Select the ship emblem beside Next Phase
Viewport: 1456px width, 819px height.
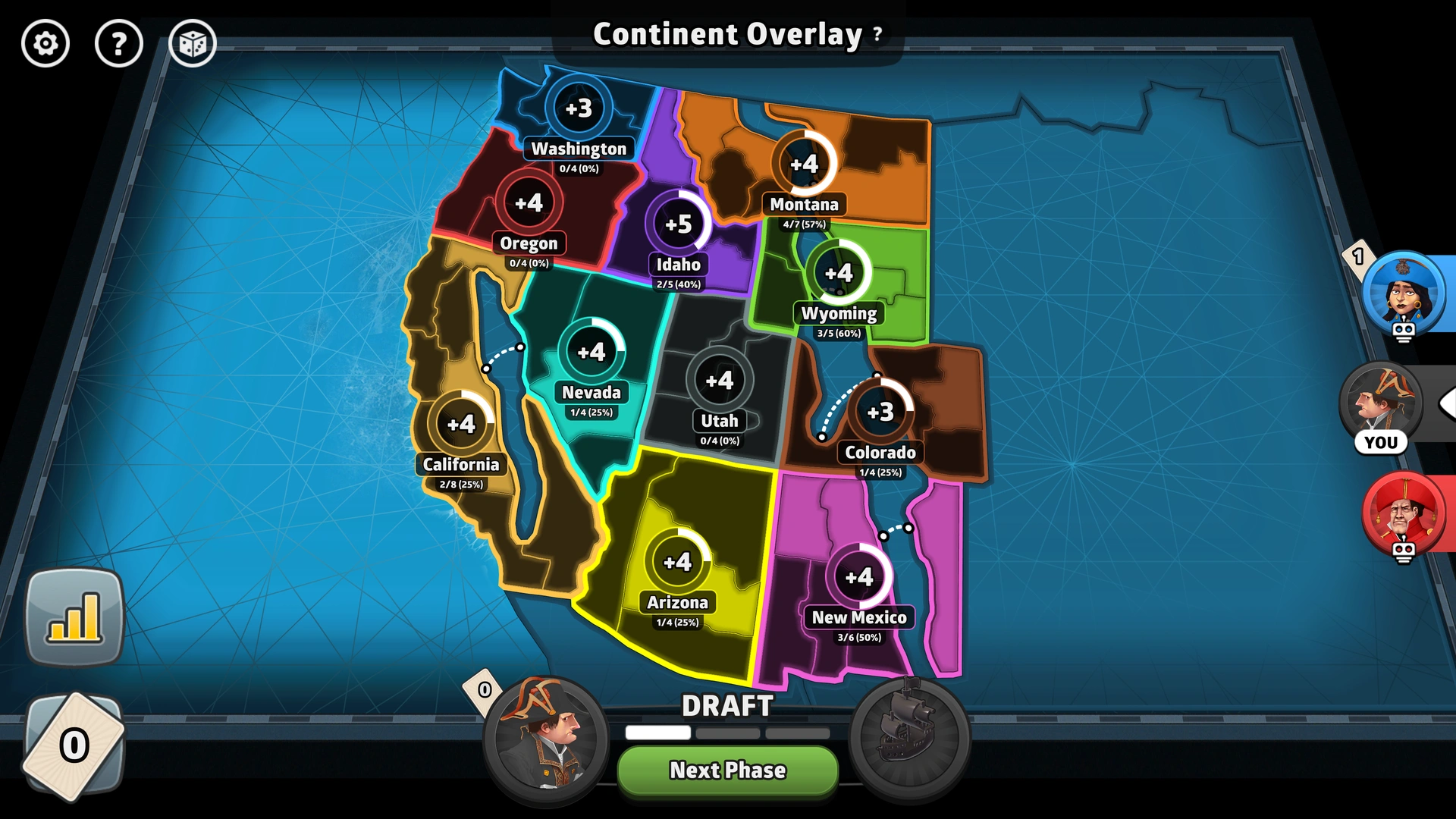pyautogui.click(x=910, y=736)
